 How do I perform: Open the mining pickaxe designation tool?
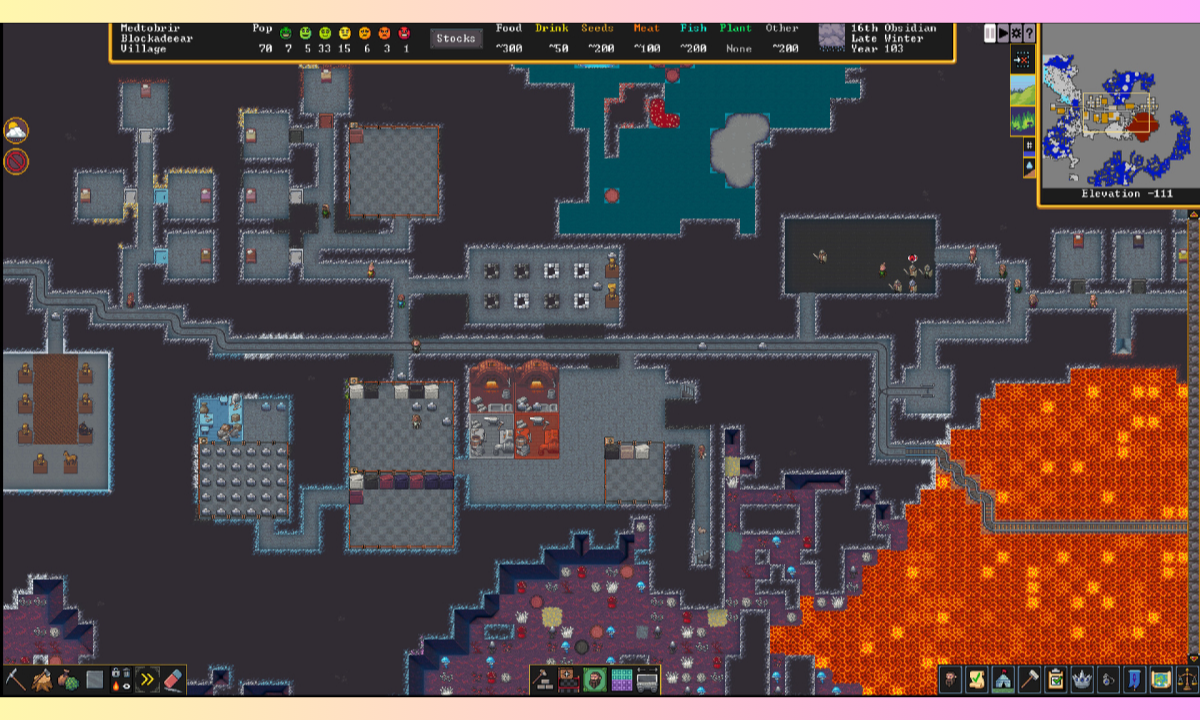15,681
